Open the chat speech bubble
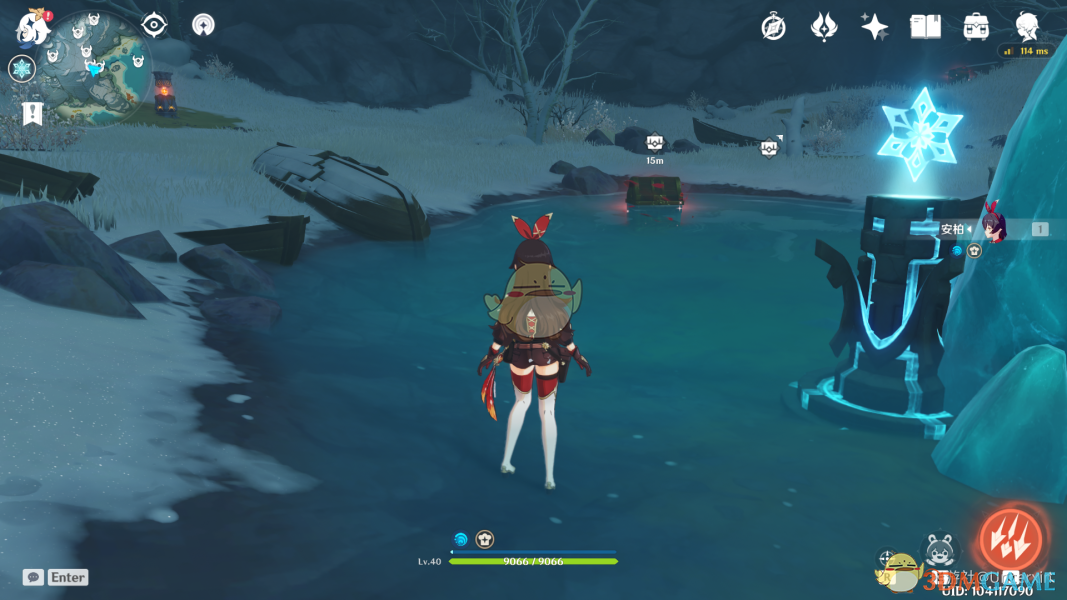 (x=33, y=577)
